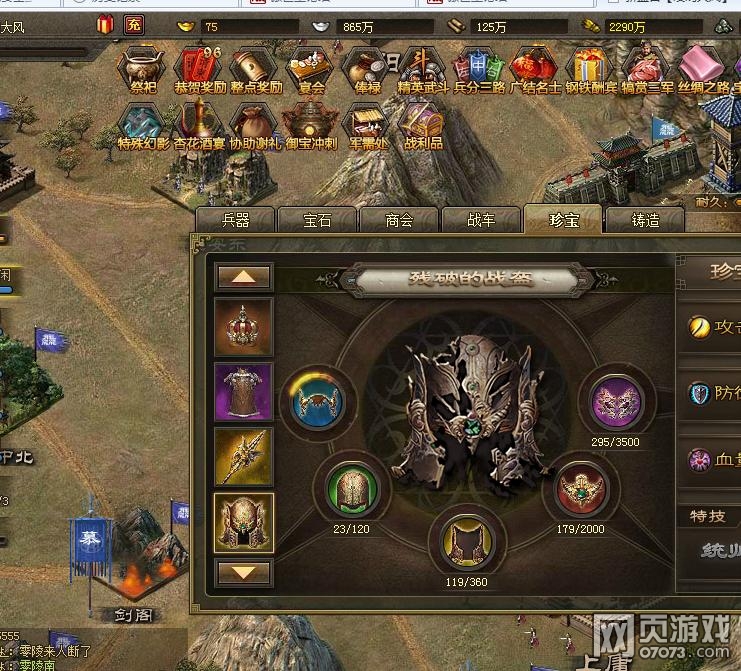
Task: Select the golden spear treasure in the list
Action: click(x=244, y=456)
